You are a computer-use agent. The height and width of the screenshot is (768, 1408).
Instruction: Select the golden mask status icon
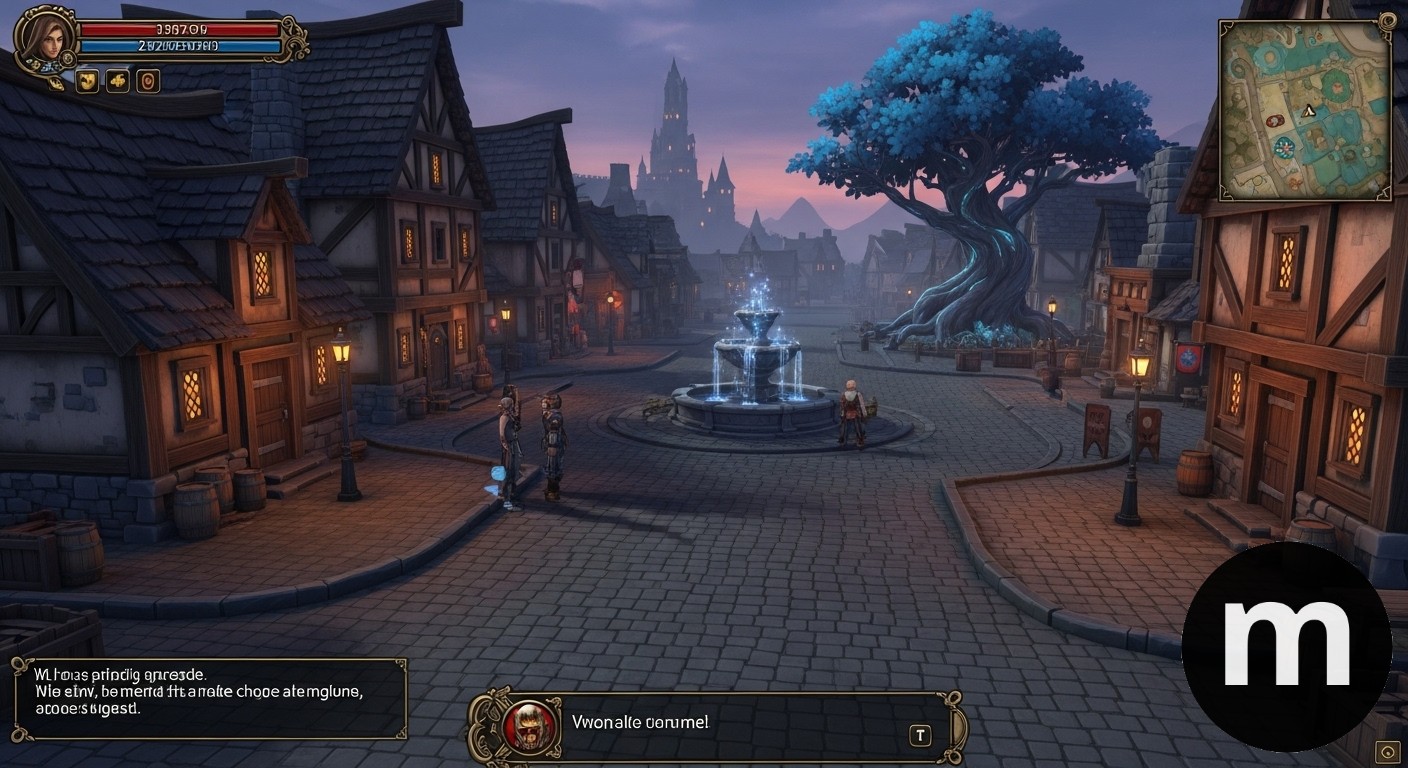click(88, 81)
